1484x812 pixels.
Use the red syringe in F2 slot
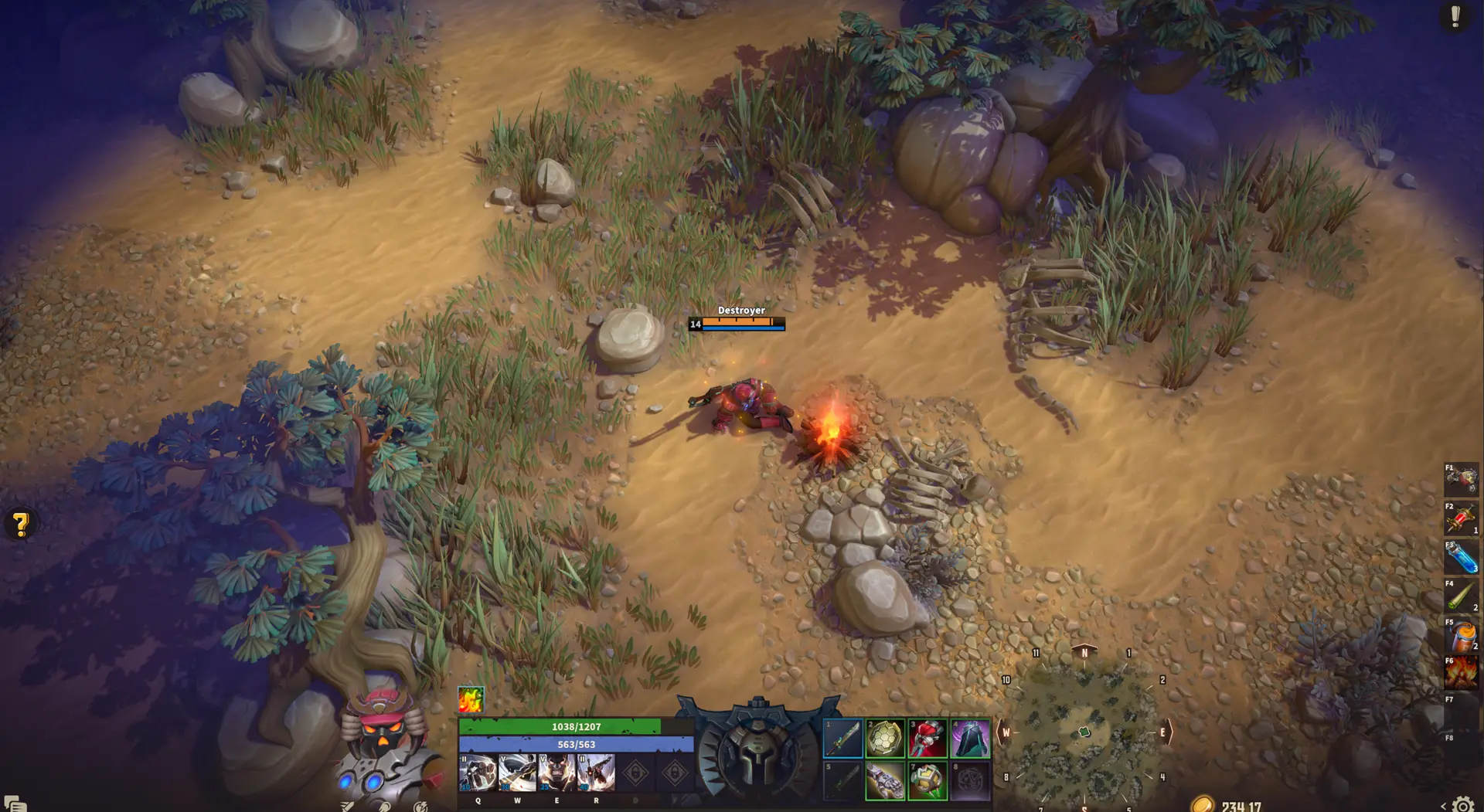coord(1461,518)
